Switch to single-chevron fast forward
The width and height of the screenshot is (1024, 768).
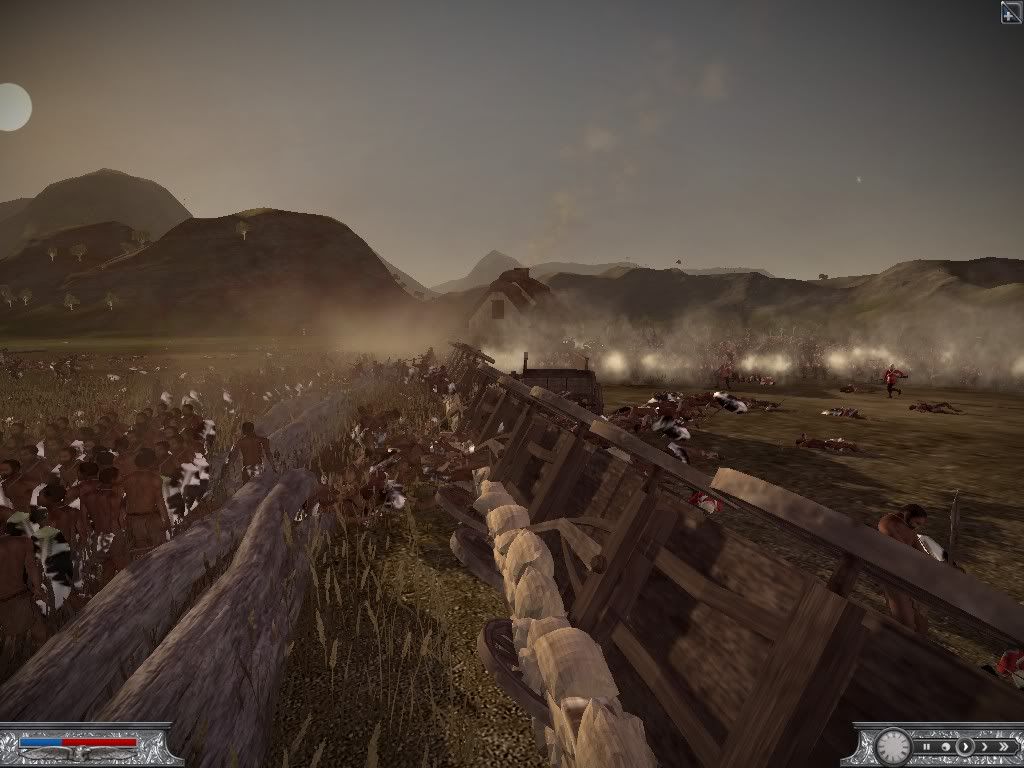(x=985, y=747)
